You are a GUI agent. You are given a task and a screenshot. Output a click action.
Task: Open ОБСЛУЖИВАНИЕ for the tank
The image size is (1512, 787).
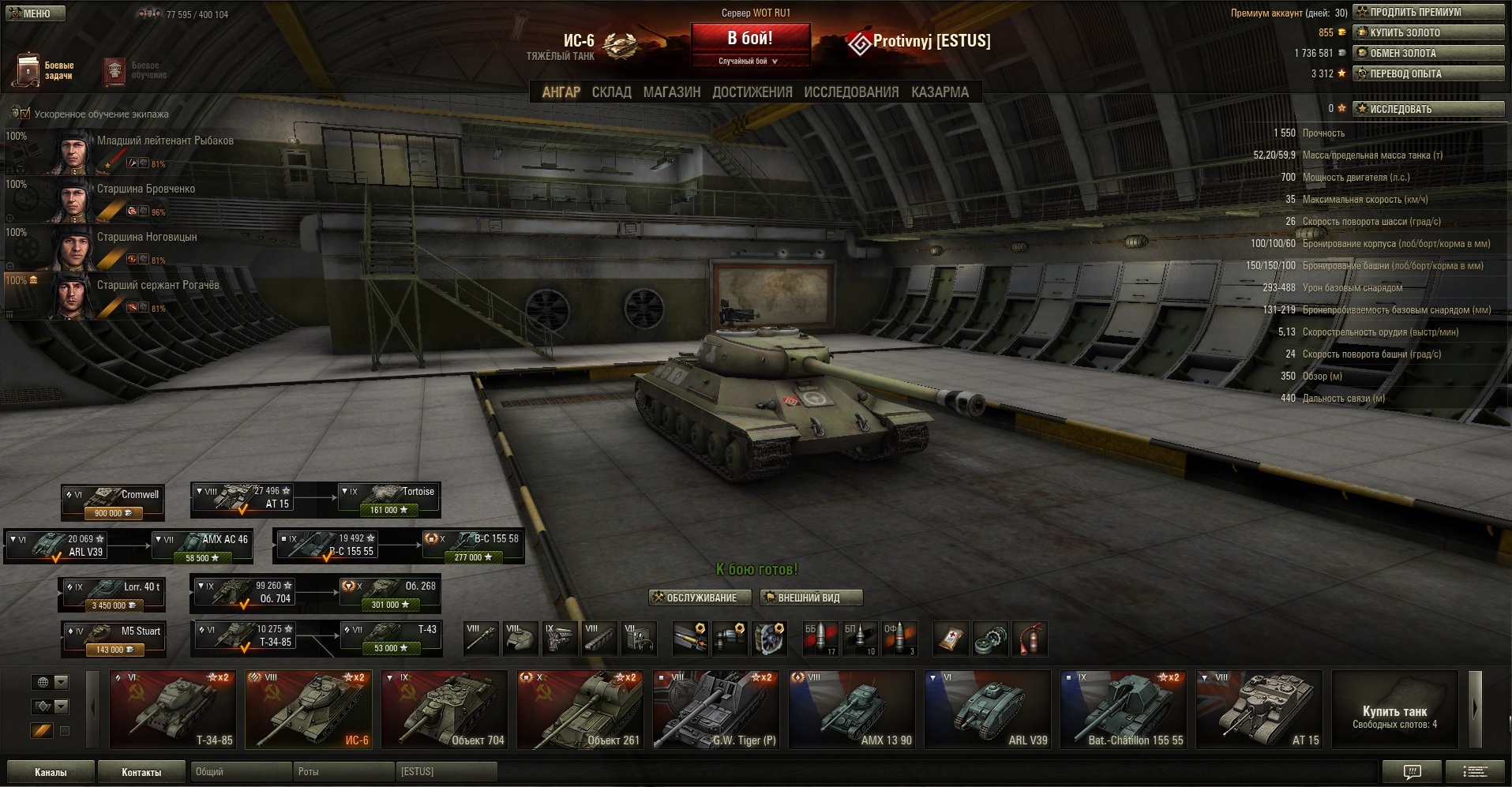(695, 598)
